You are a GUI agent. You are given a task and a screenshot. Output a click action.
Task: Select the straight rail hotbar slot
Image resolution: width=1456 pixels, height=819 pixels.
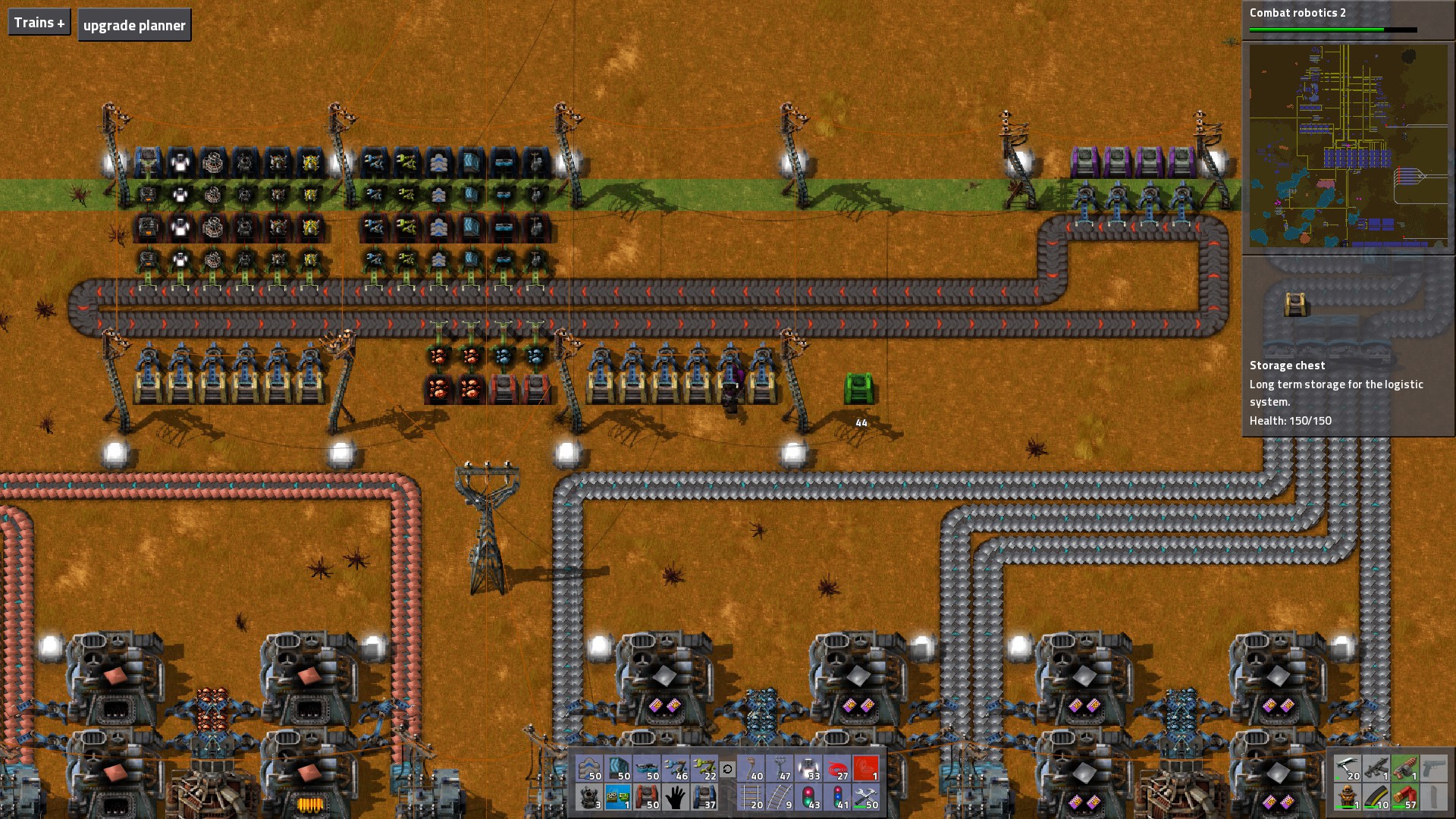[751, 798]
